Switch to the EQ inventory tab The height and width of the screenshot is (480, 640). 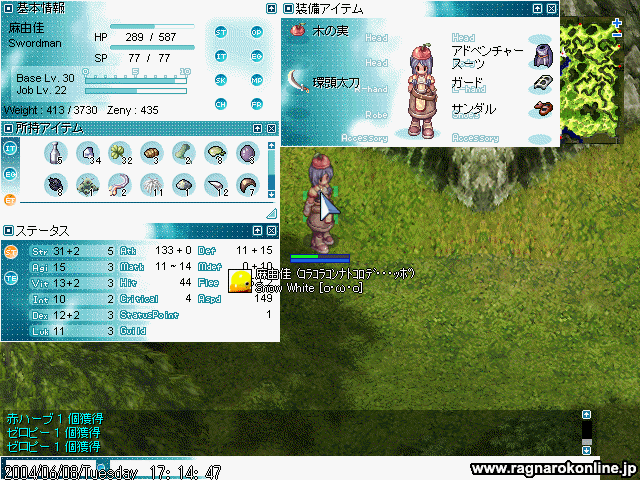(x=11, y=173)
